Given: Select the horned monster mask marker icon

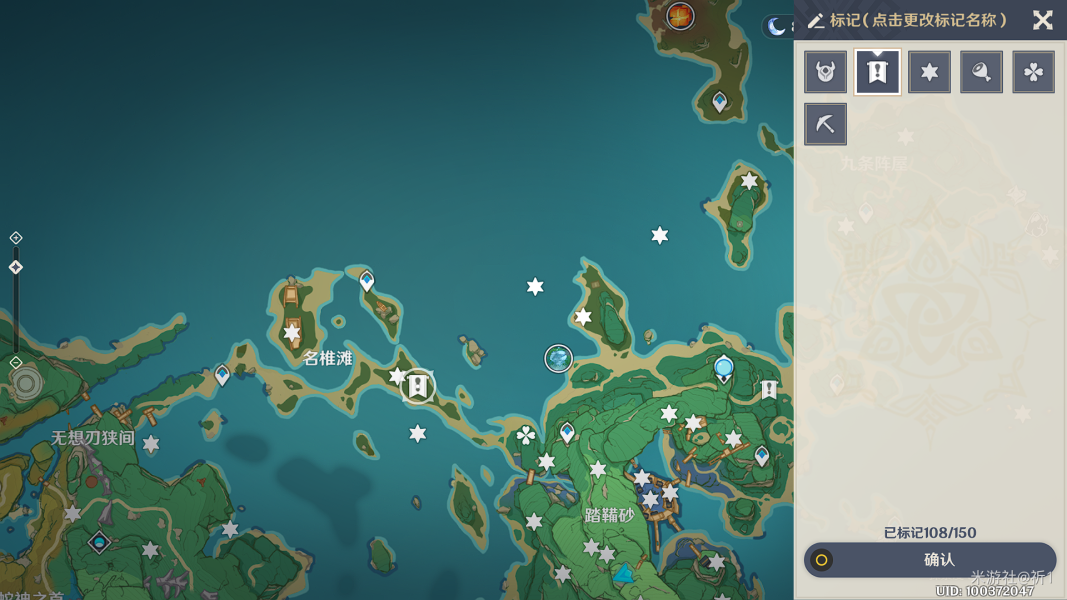Looking at the screenshot, I should click(825, 72).
